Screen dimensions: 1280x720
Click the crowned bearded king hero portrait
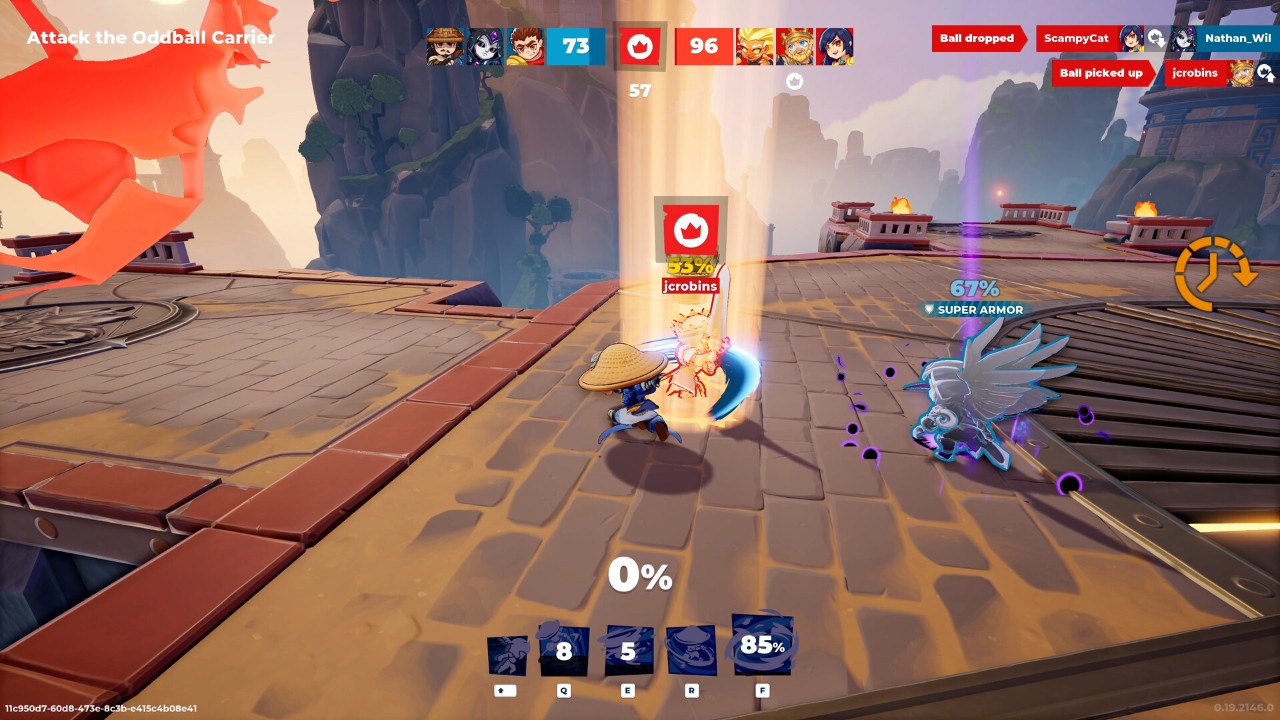(x=795, y=46)
